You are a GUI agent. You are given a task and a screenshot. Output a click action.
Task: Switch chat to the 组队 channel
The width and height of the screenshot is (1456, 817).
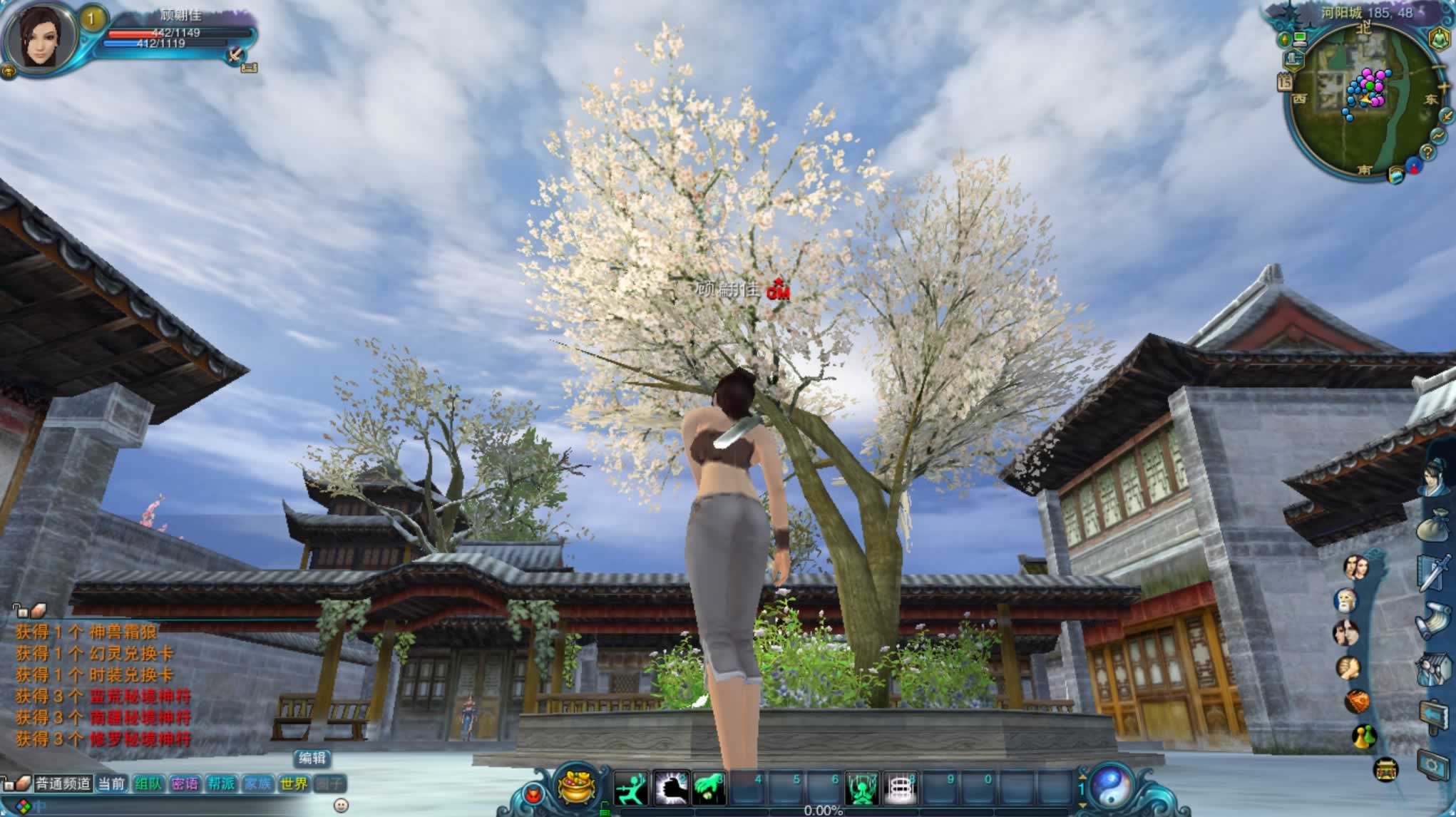tap(148, 784)
